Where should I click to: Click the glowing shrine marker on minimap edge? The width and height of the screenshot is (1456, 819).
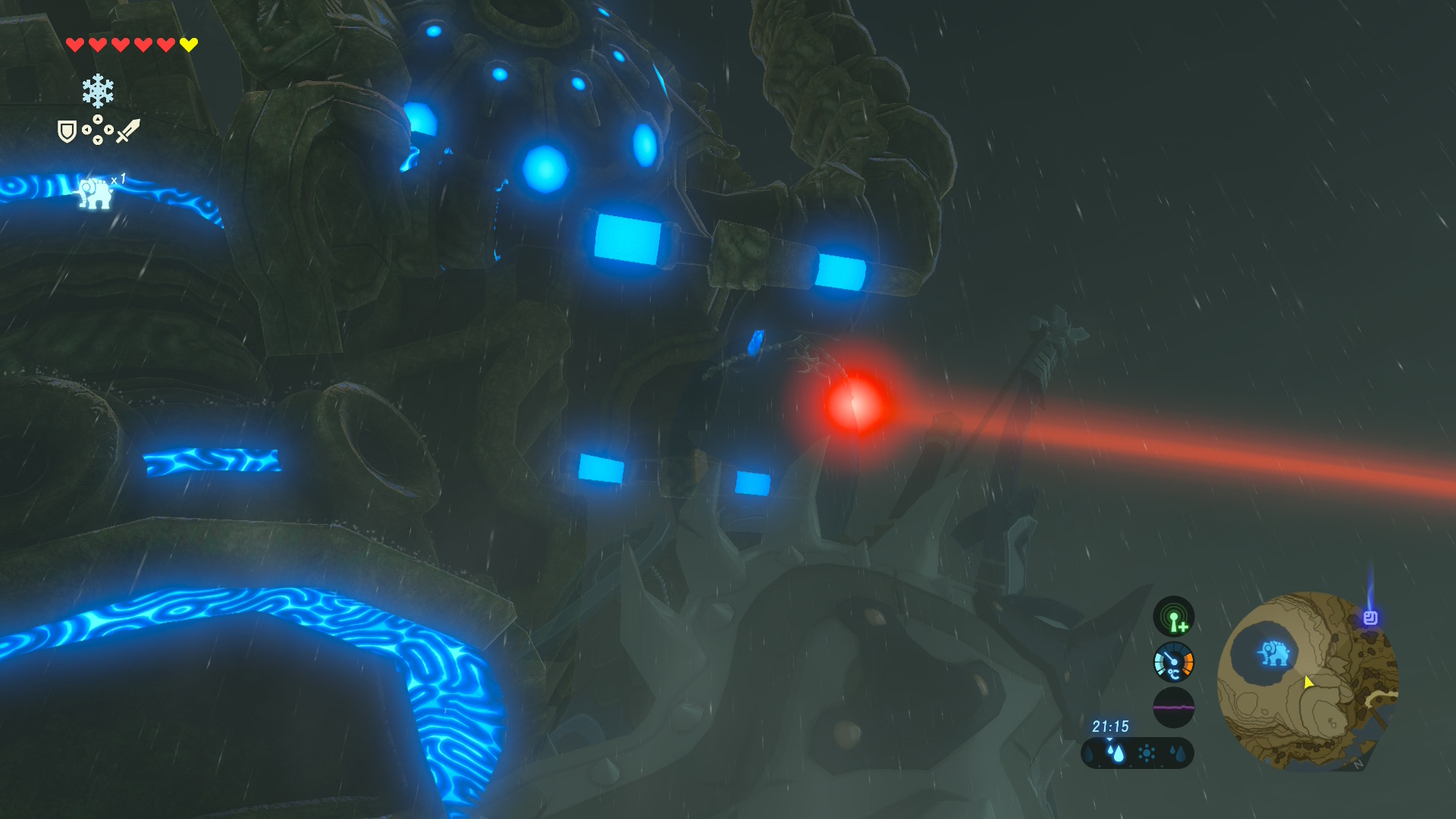[x=1370, y=618]
